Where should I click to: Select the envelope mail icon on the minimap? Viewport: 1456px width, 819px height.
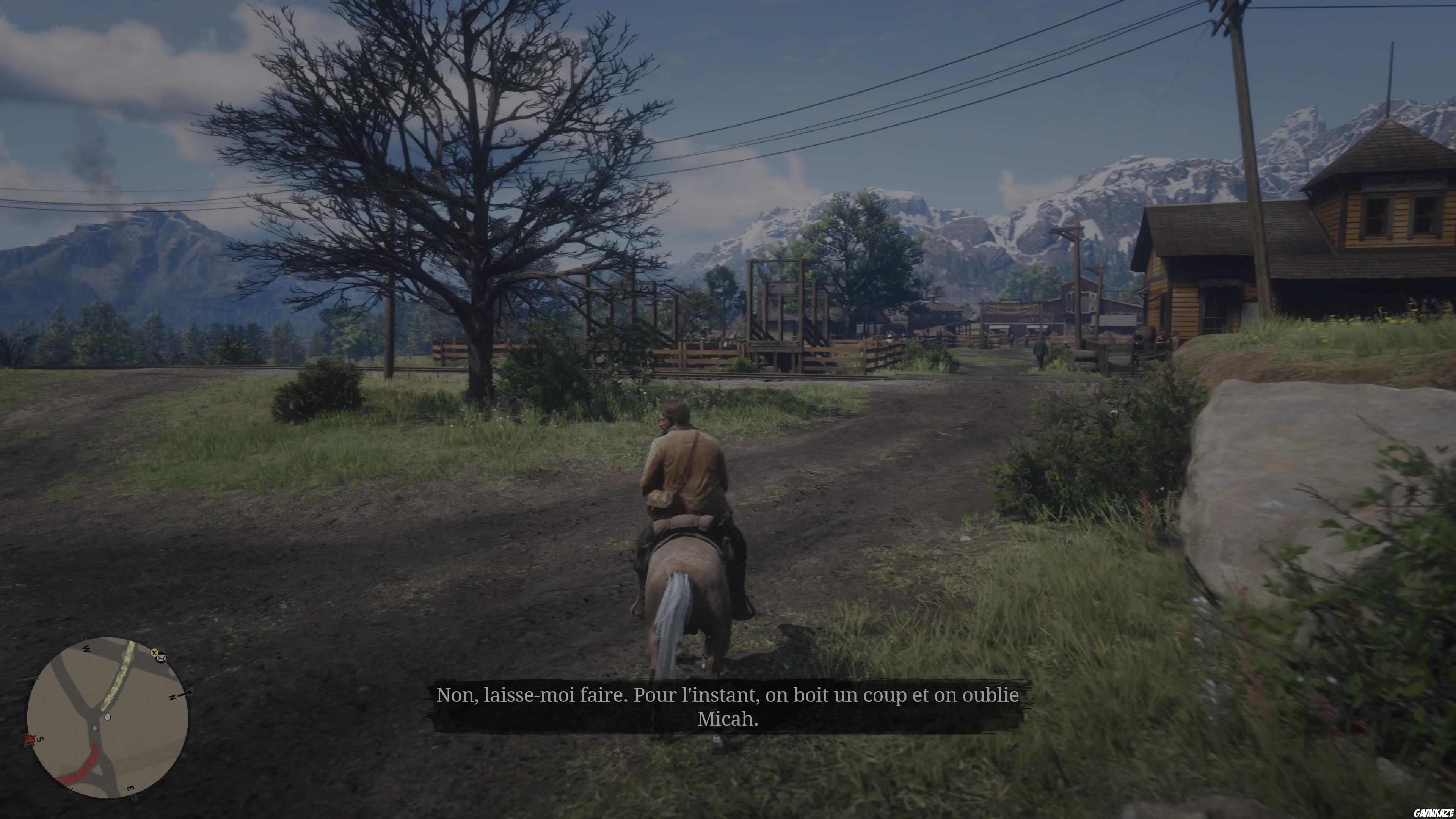162,659
